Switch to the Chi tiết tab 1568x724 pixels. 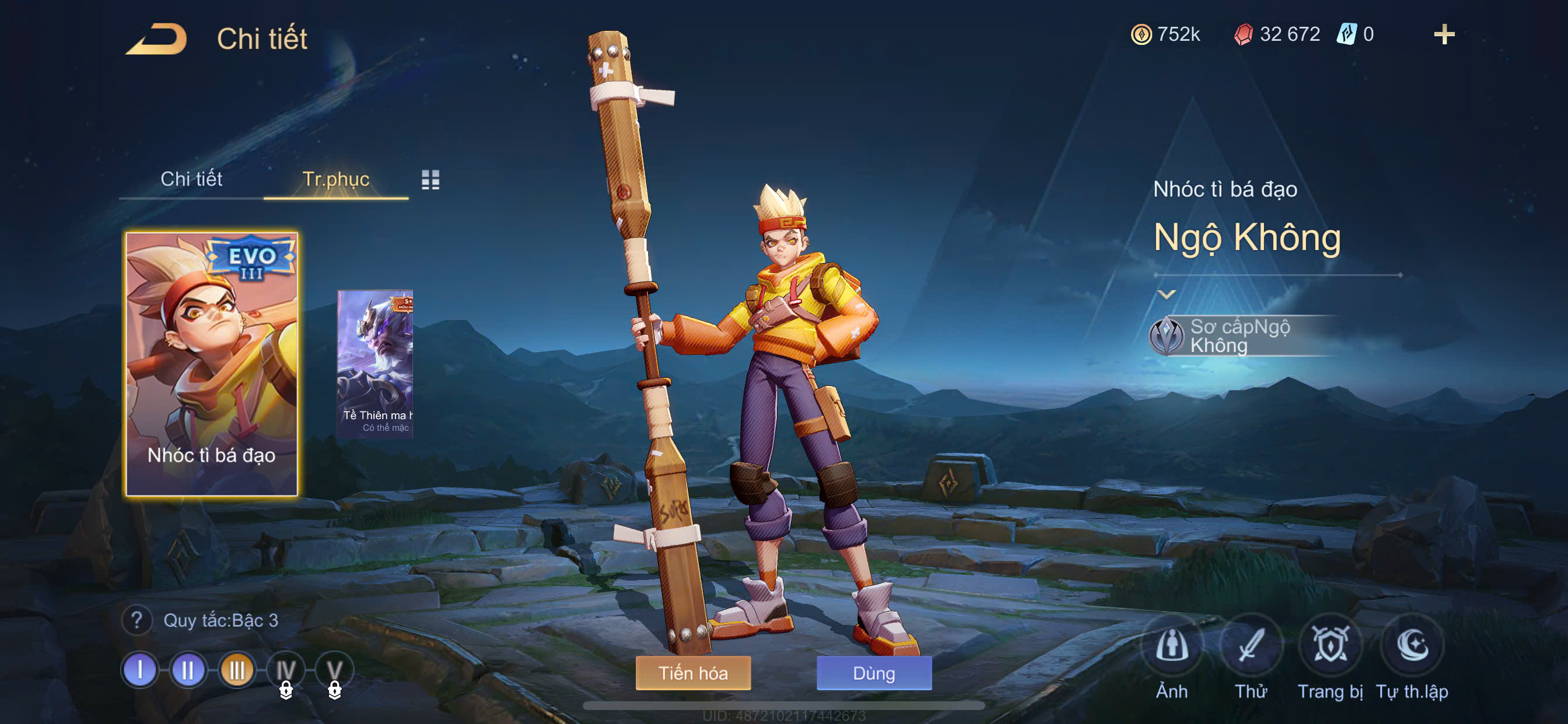point(191,179)
